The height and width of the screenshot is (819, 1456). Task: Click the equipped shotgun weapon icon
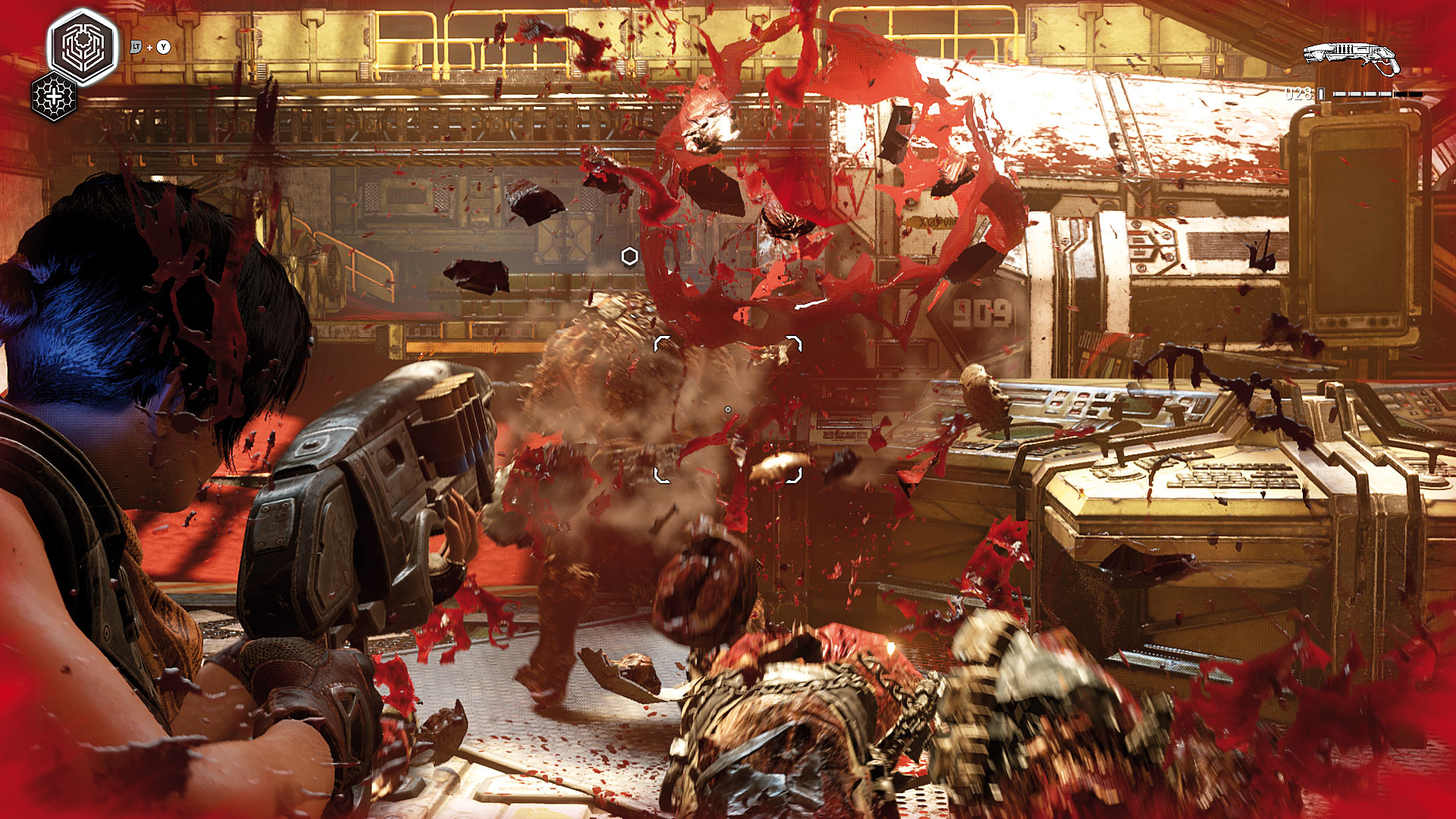point(1351,58)
